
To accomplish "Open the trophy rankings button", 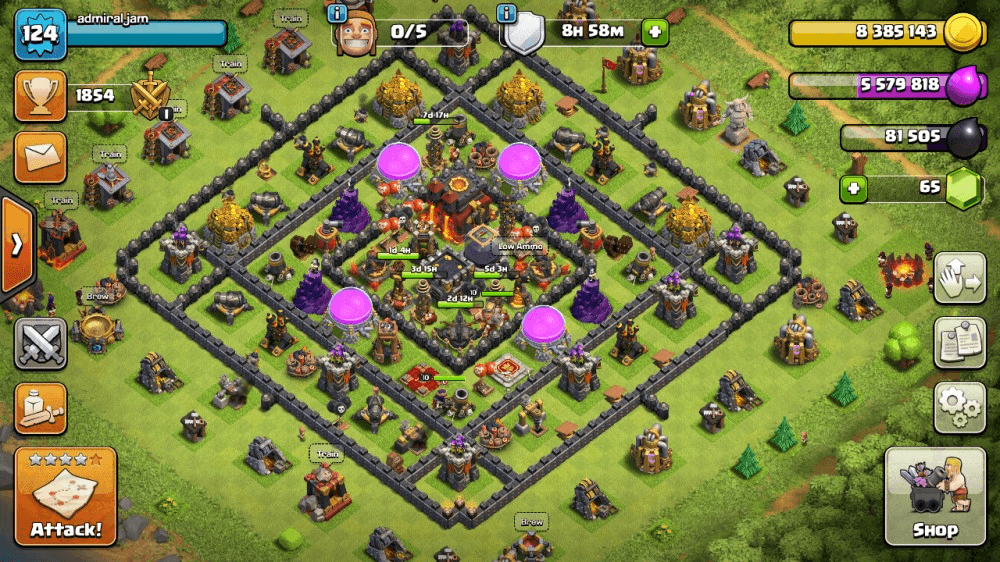I will (40, 96).
